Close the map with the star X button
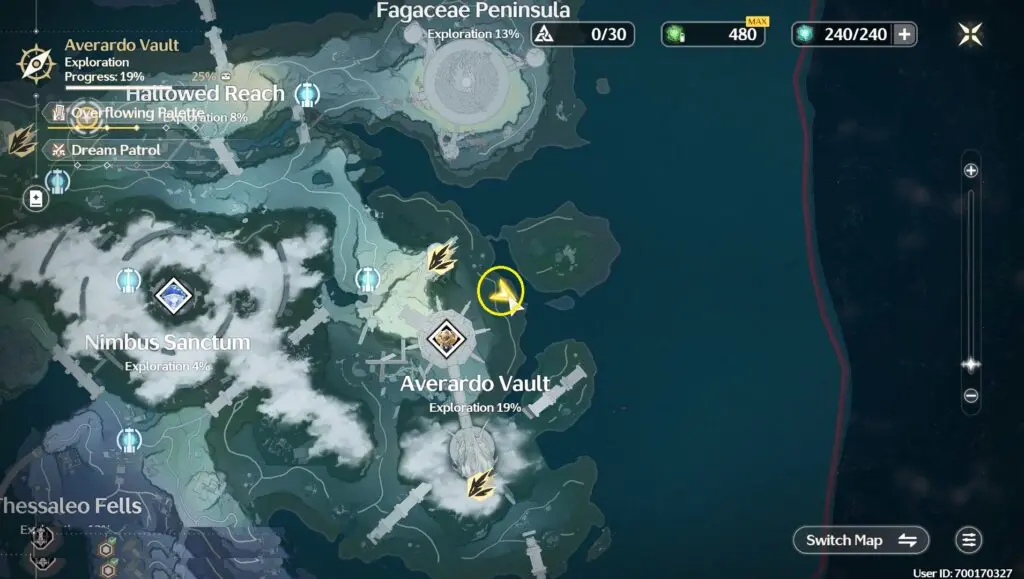 click(969, 35)
